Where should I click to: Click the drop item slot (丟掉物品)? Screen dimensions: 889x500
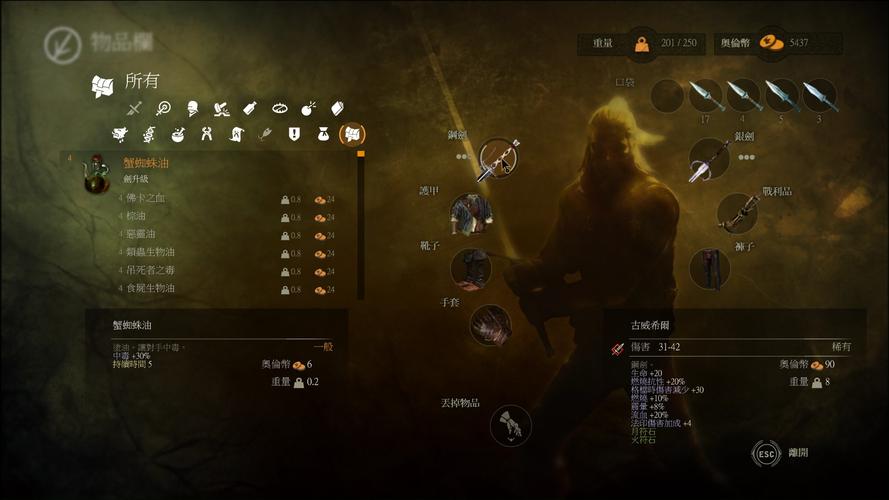[x=510, y=425]
